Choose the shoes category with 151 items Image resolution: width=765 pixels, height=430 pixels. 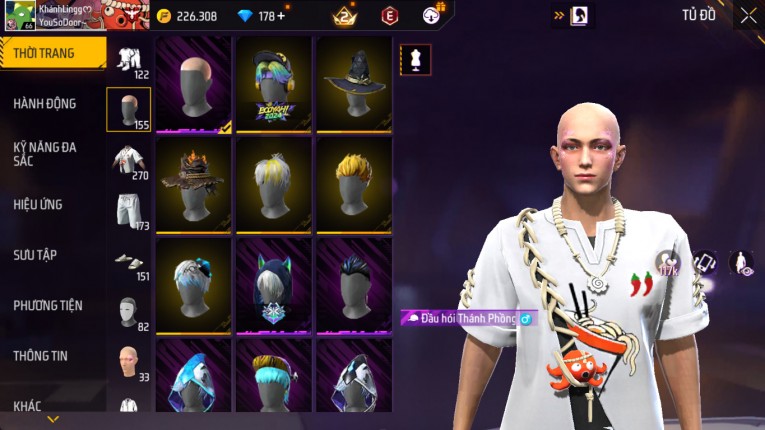[x=128, y=262]
